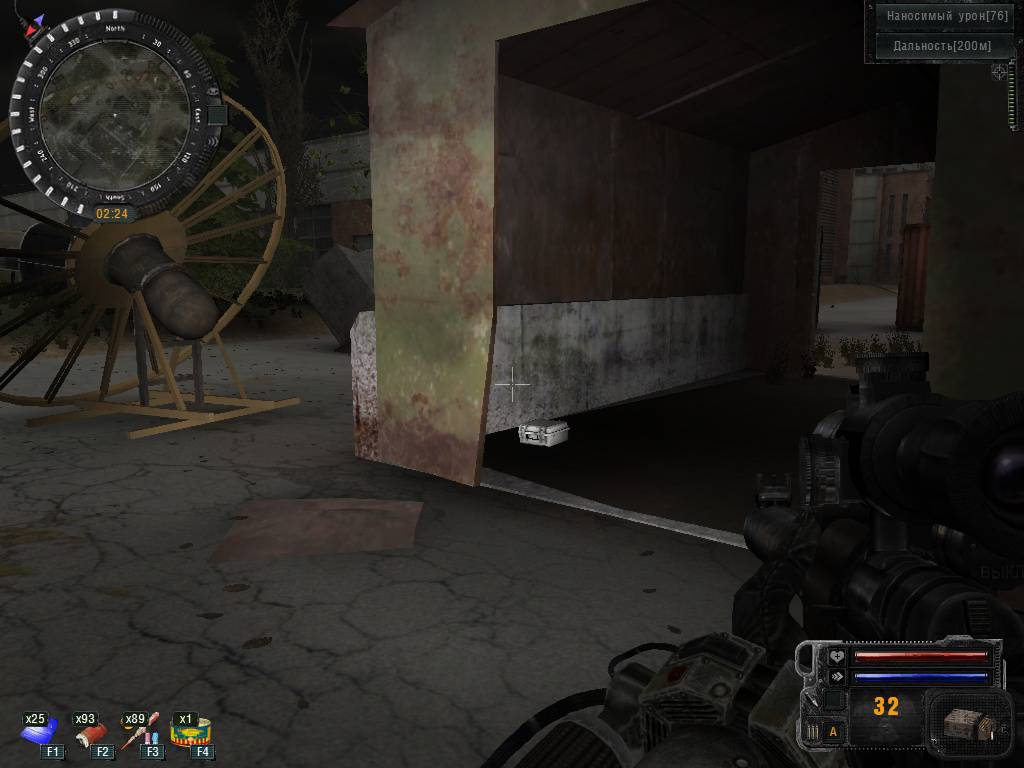1024x768 pixels.
Task: Toggle the fire mode indicator marked A
Action: [x=832, y=732]
